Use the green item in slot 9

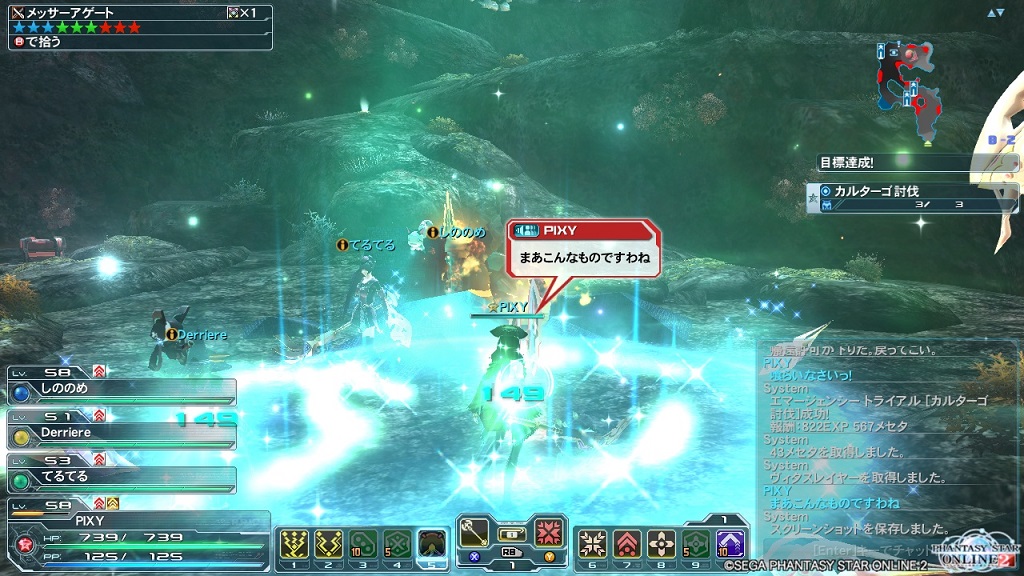pyautogui.click(x=695, y=543)
